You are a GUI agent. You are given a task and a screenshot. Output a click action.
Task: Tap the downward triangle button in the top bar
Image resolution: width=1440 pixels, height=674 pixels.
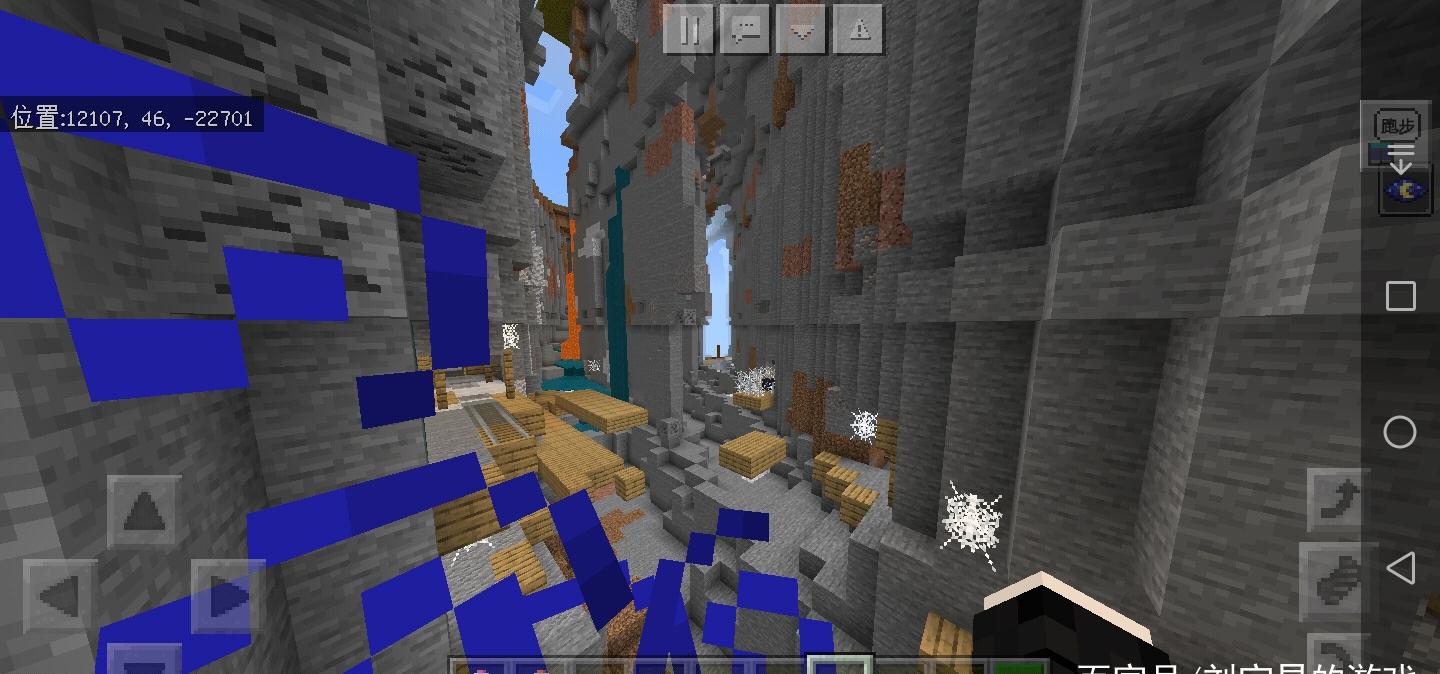click(x=801, y=29)
